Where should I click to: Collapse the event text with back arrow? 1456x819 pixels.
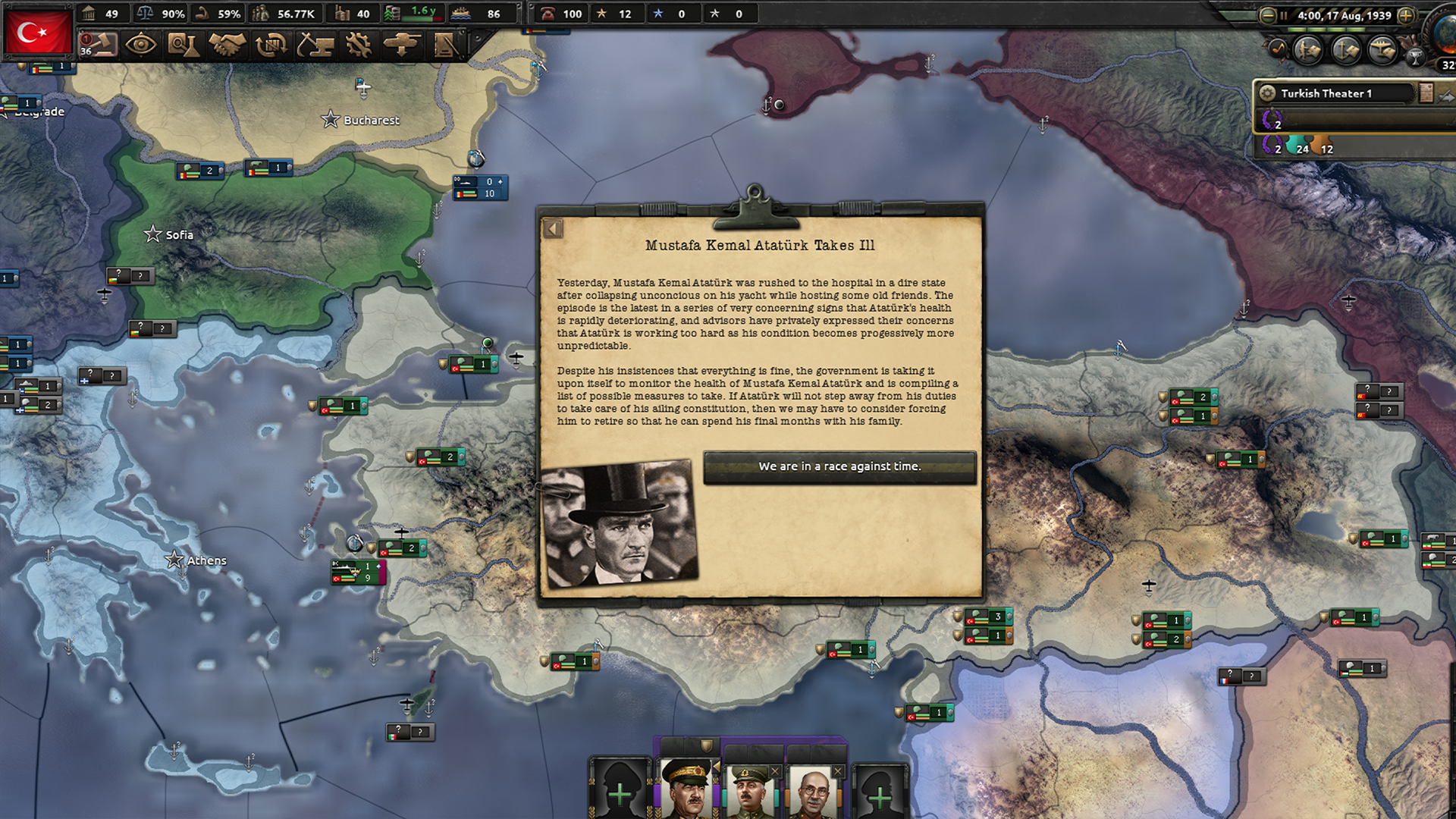pyautogui.click(x=551, y=228)
